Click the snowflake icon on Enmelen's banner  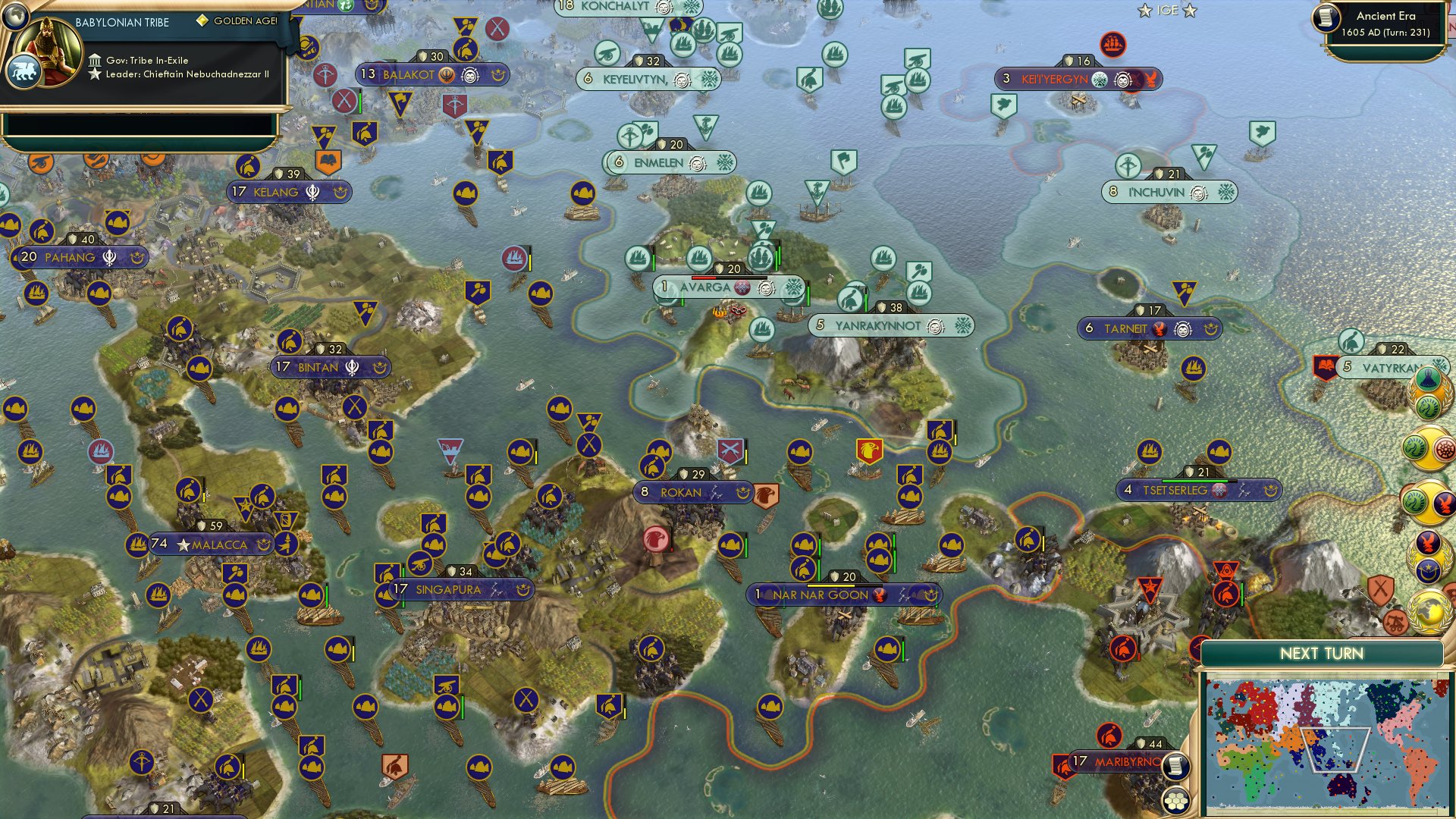(726, 162)
